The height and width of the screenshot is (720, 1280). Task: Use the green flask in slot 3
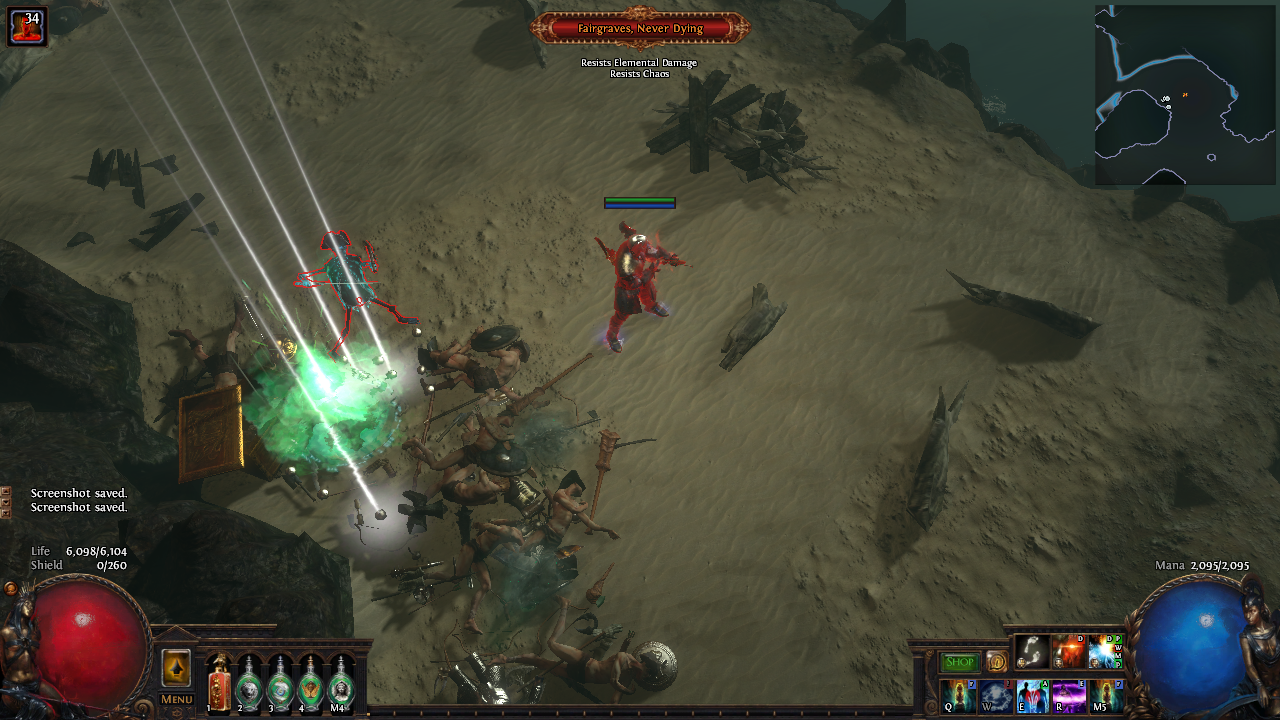click(x=279, y=684)
